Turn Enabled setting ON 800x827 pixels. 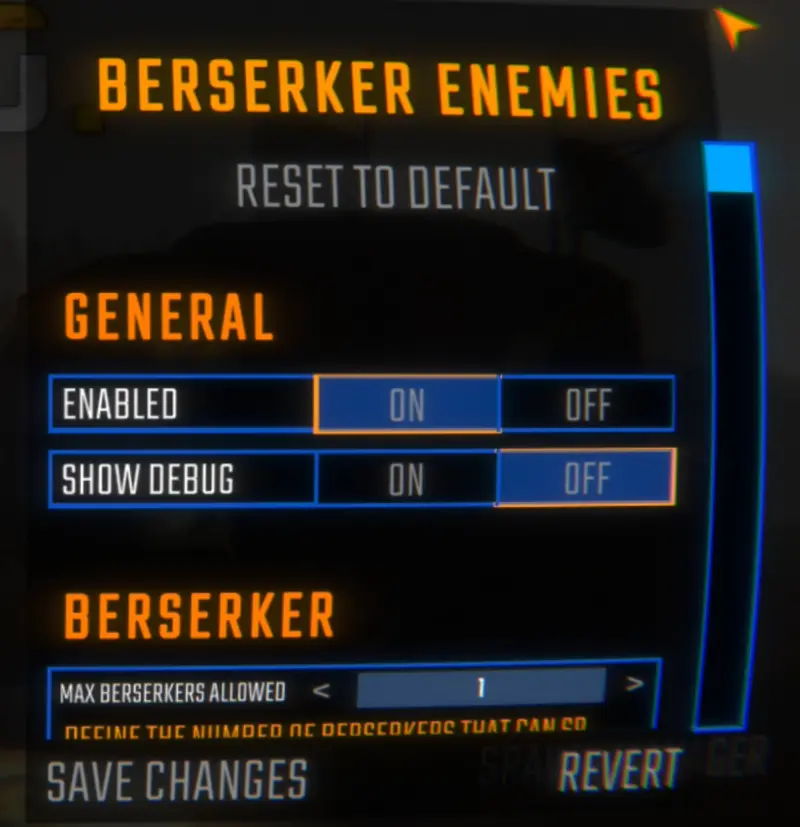406,405
